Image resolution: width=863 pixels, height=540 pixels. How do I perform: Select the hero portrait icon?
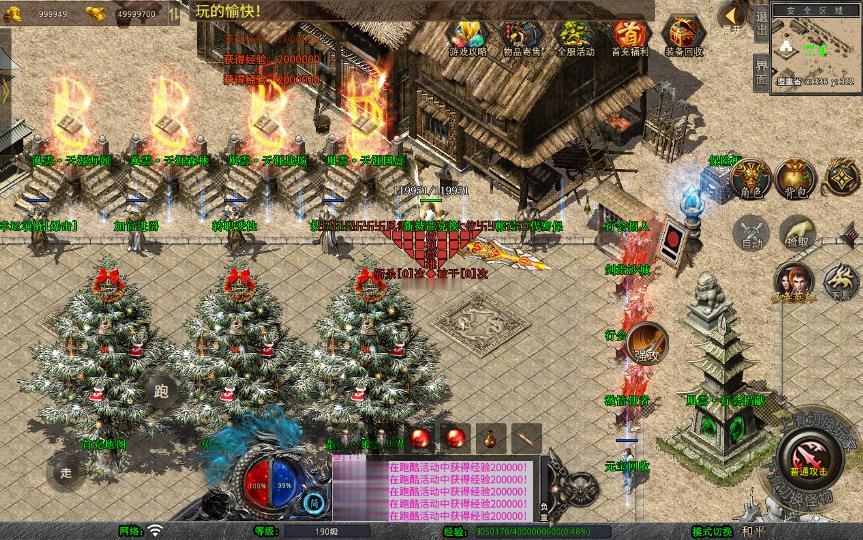pyautogui.click(x=793, y=281)
